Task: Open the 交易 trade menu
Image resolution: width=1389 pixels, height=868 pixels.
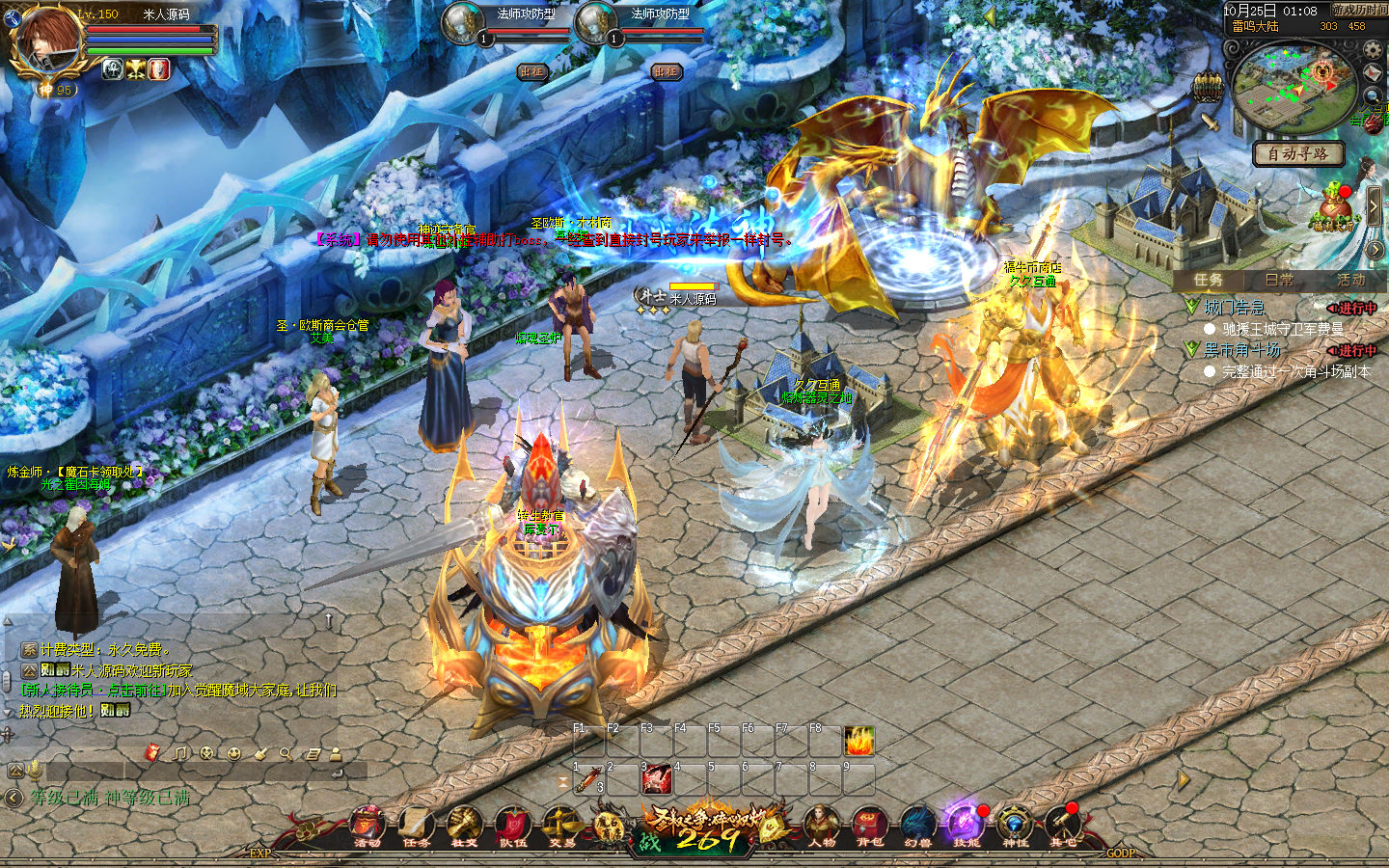Action: coord(561,825)
